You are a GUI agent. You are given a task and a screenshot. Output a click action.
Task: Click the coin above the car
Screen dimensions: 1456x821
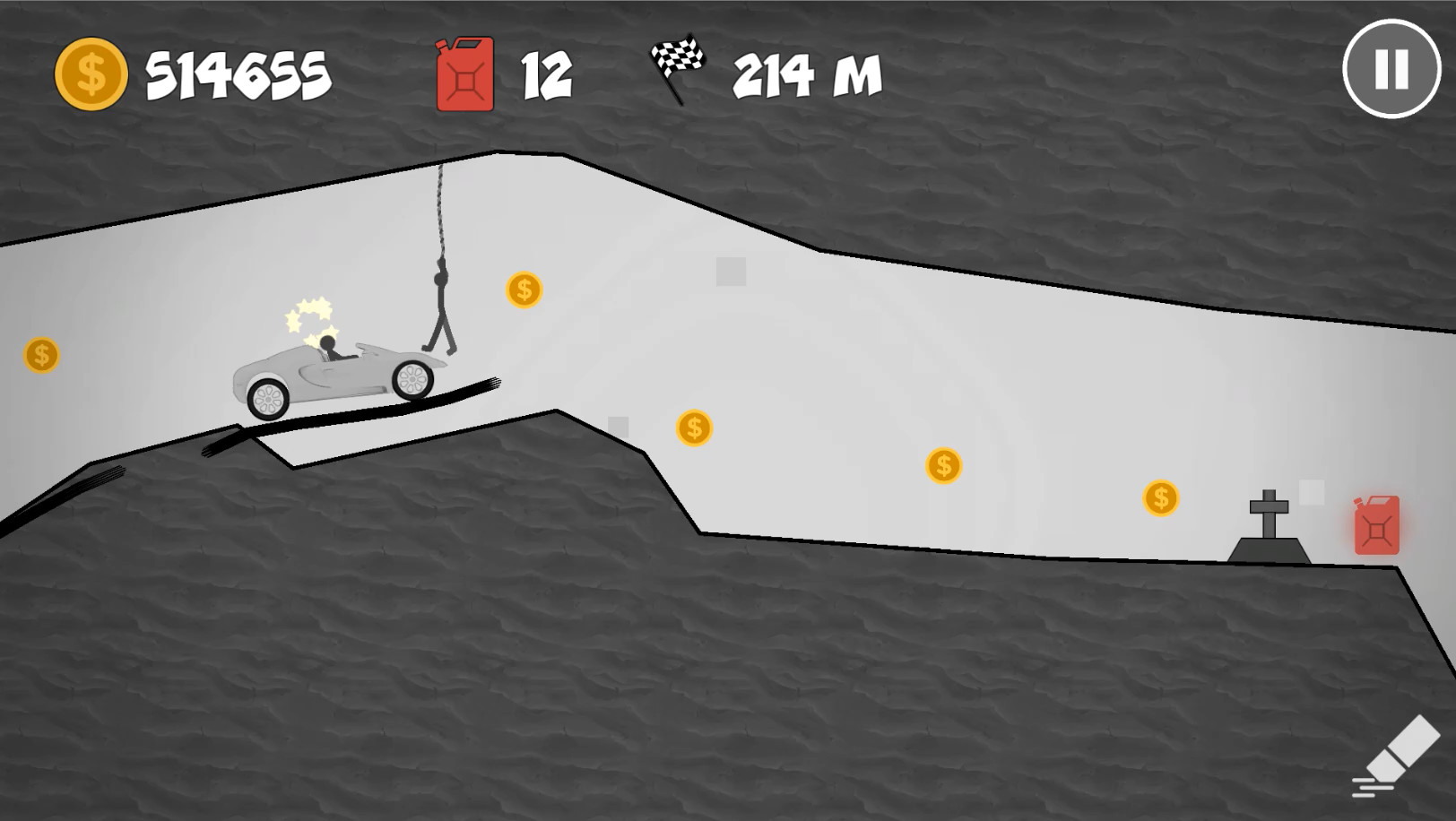[x=524, y=290]
